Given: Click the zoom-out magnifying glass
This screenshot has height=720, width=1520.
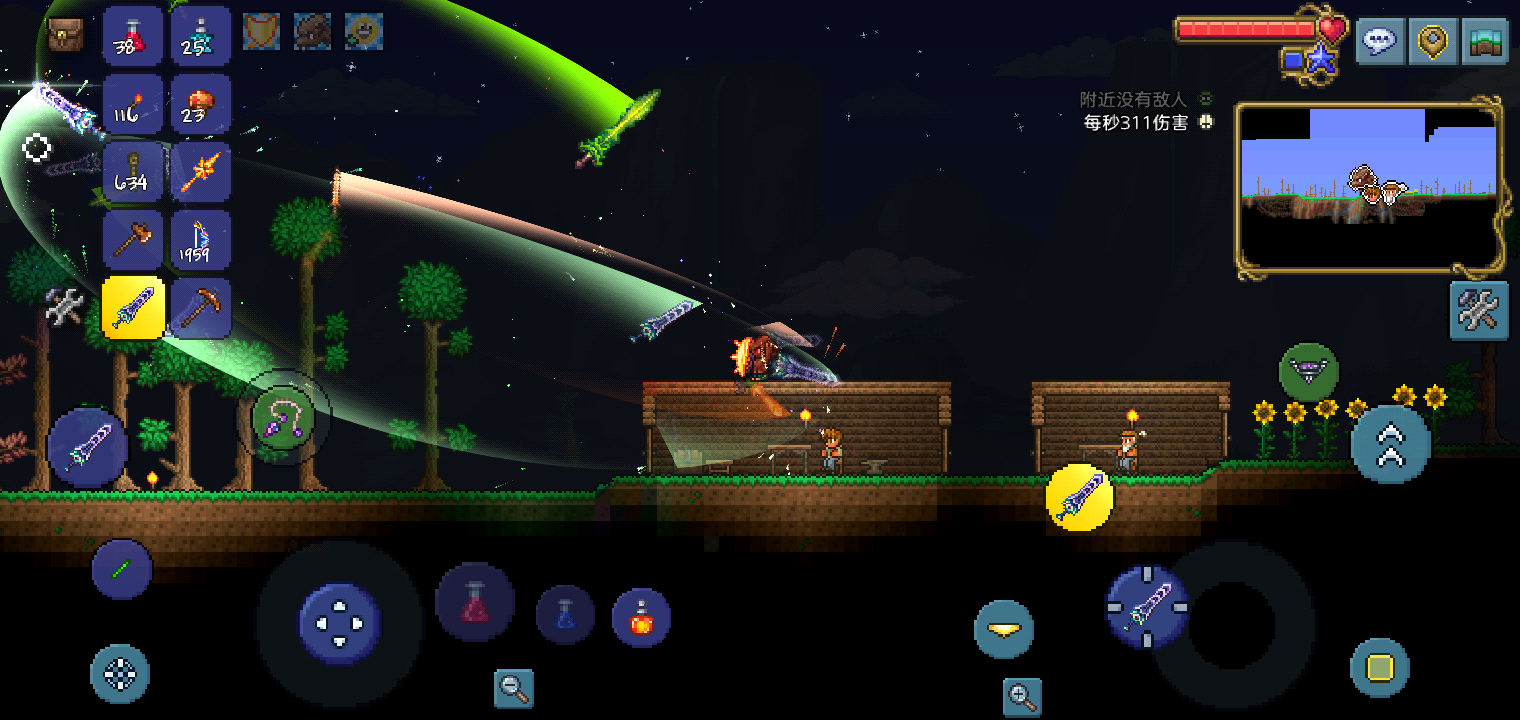Looking at the screenshot, I should (514, 687).
